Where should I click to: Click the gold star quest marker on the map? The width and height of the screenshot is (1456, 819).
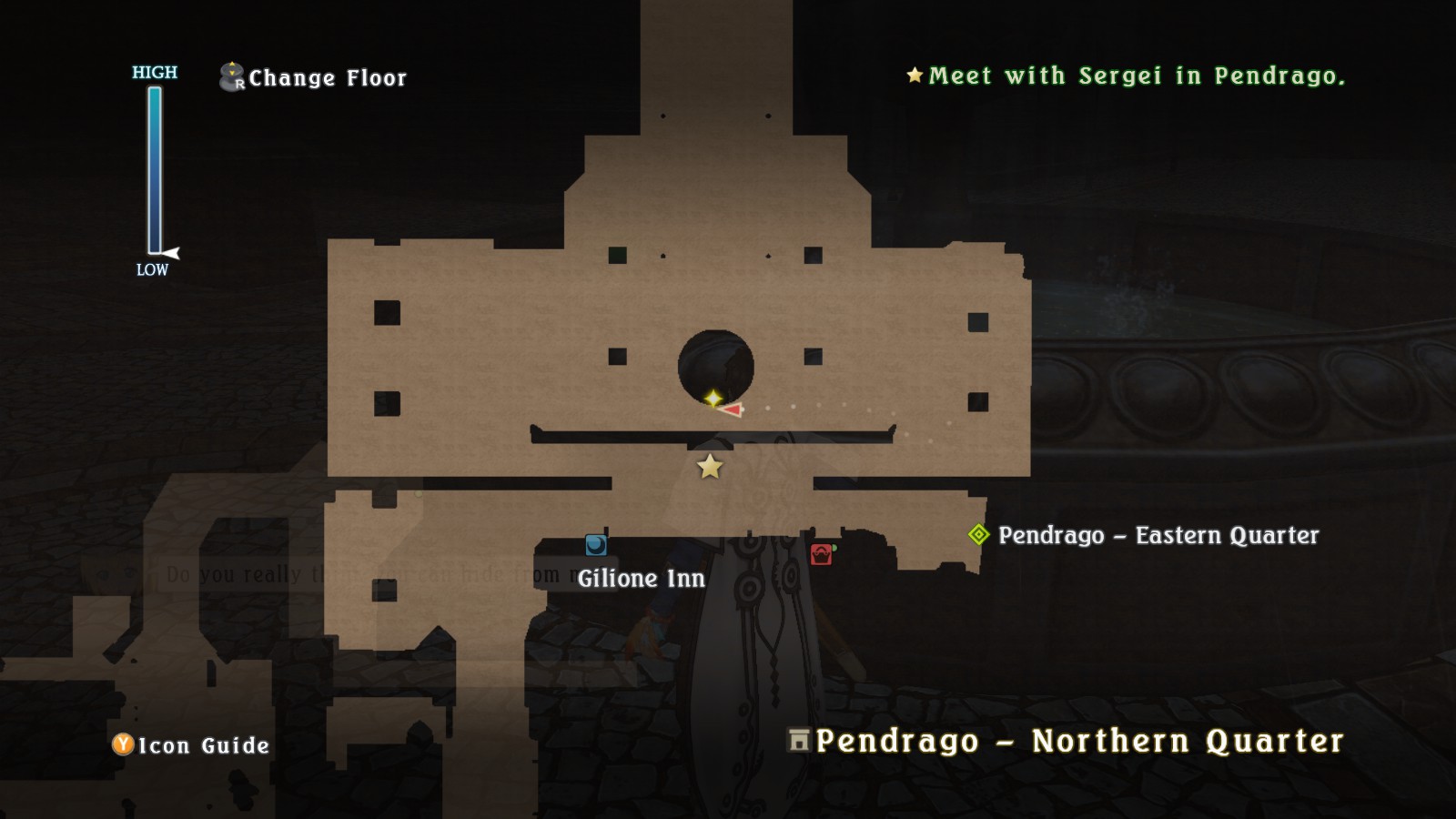point(710,467)
